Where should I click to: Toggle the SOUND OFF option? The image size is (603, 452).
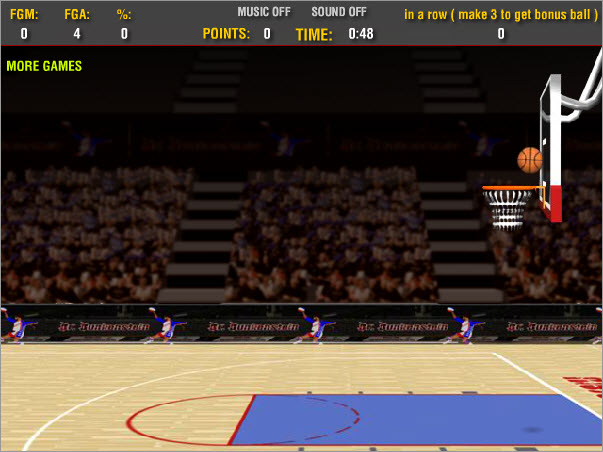(338, 13)
